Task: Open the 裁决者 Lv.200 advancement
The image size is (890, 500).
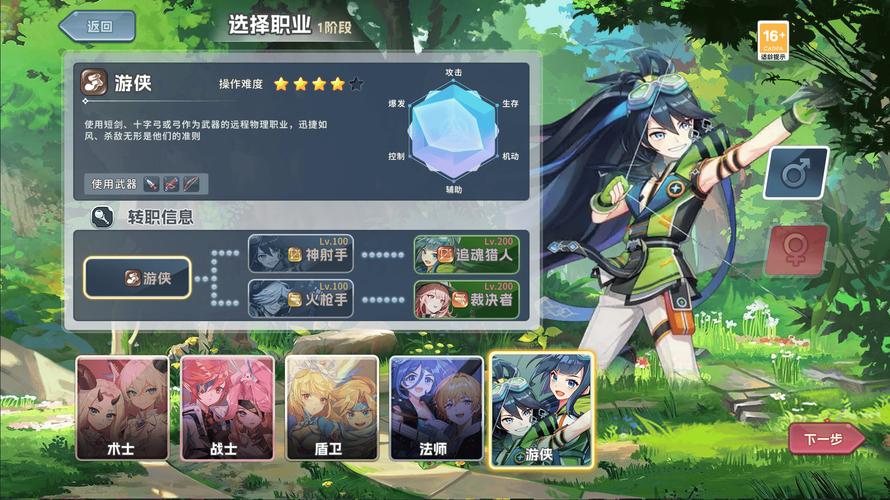Action: pos(467,298)
